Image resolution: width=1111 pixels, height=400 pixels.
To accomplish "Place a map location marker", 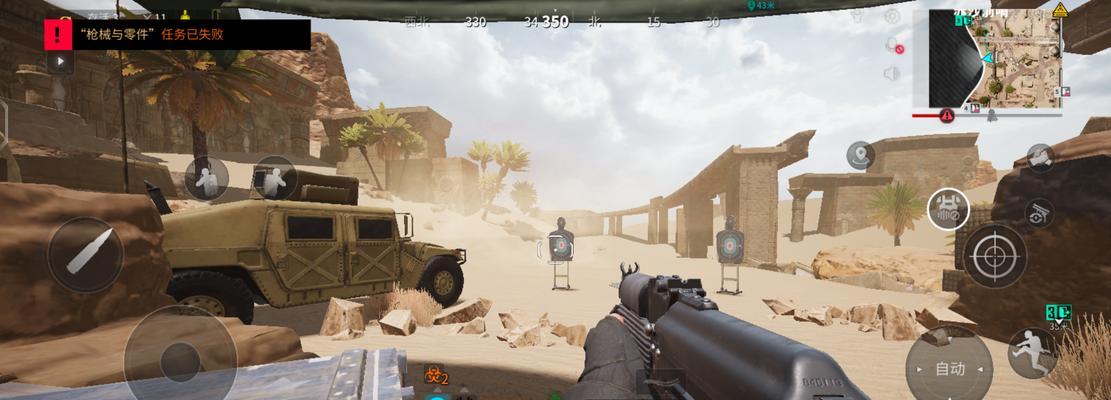I will tap(860, 155).
